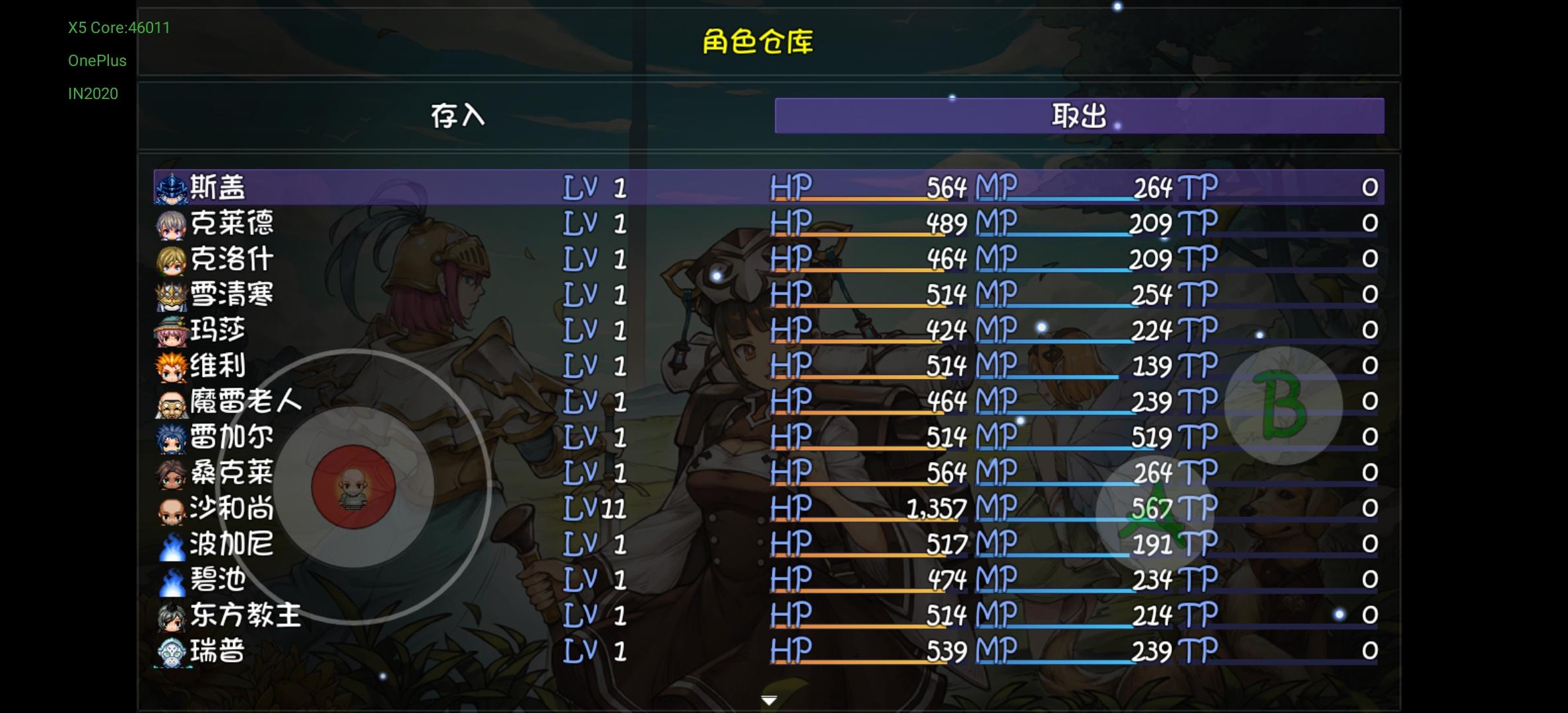Select 雪清寒's crowned portrait icon
Screen dimensions: 1568x713
click(170, 296)
